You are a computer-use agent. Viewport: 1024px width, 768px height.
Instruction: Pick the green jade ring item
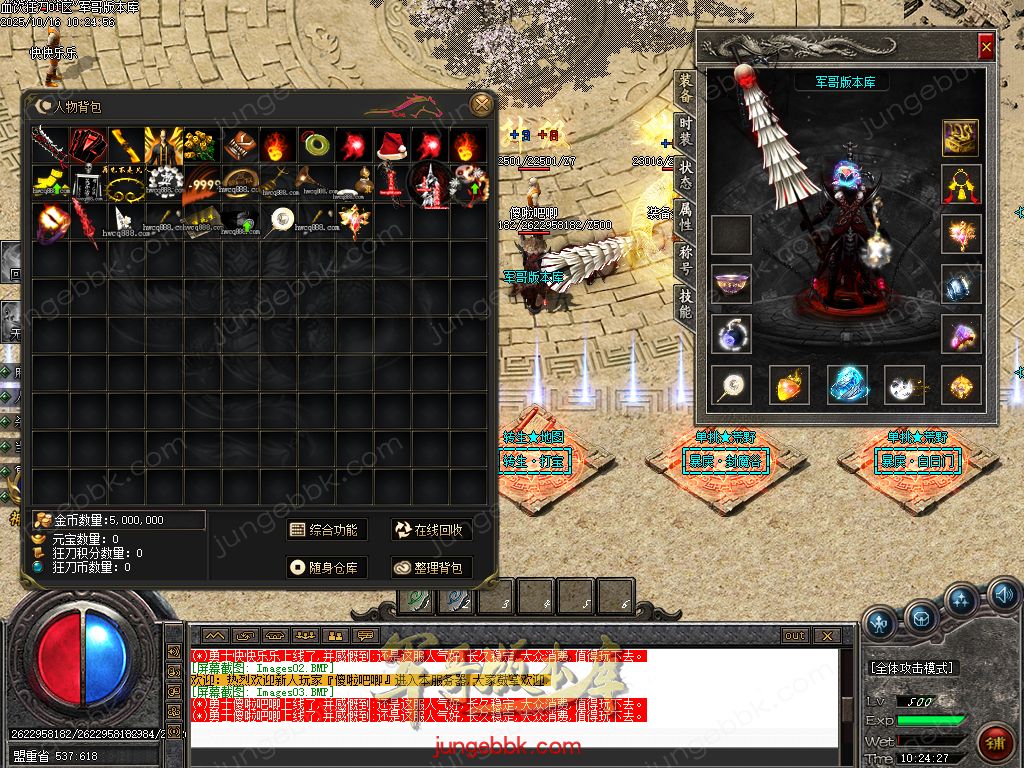click(316, 146)
